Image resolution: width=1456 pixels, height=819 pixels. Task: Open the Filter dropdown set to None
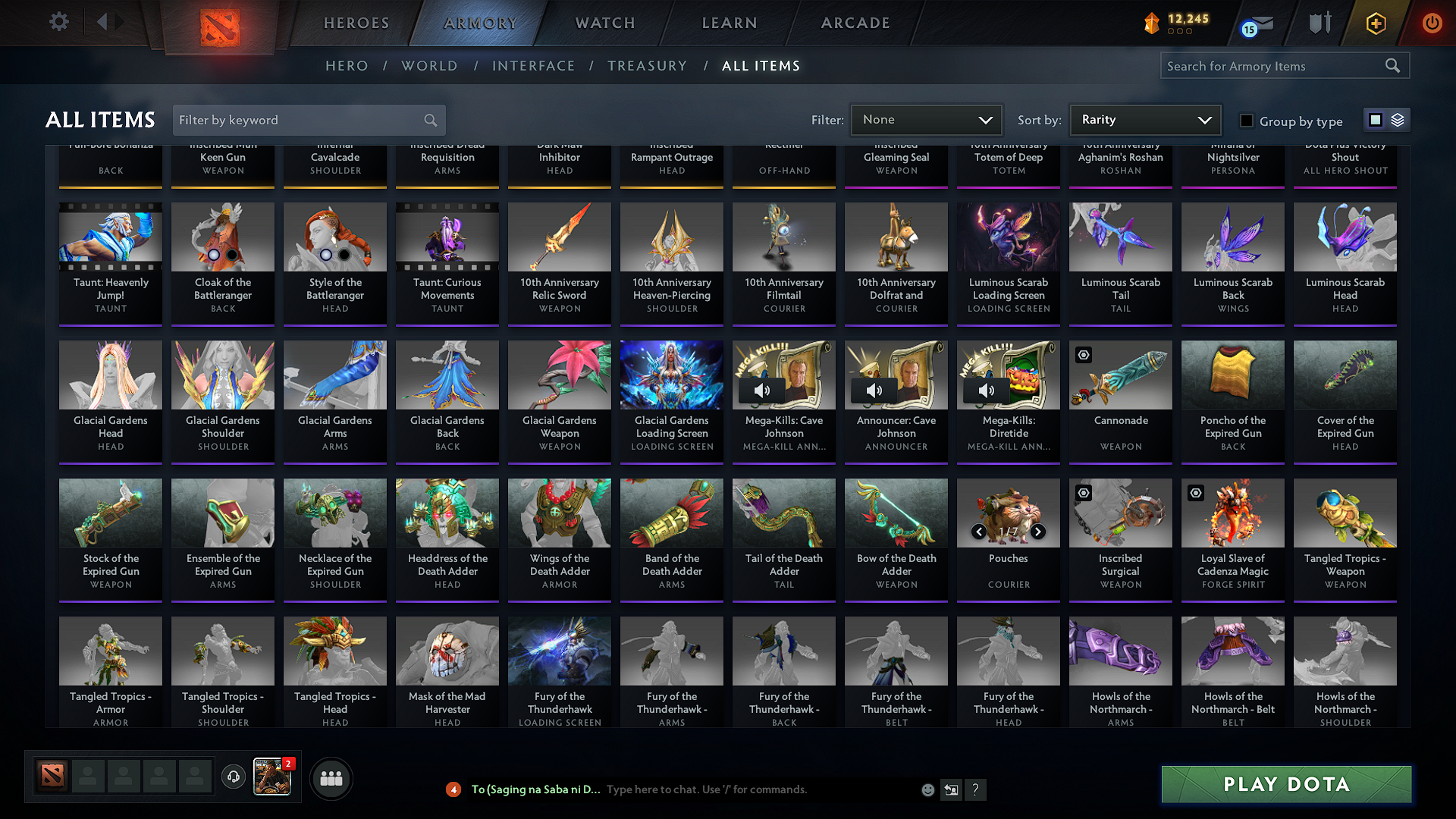click(926, 119)
